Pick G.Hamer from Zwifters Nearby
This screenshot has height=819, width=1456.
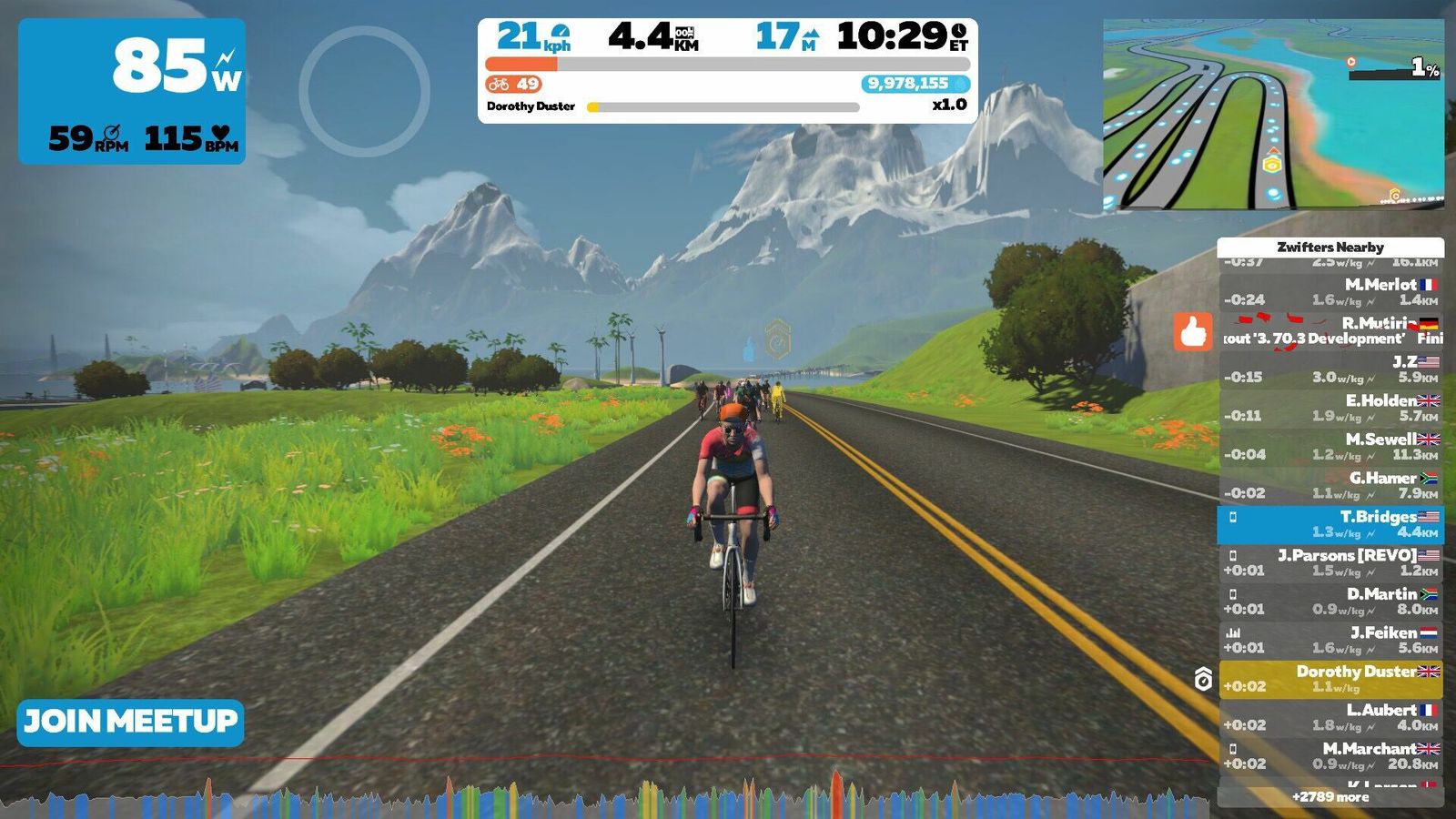point(1330,485)
